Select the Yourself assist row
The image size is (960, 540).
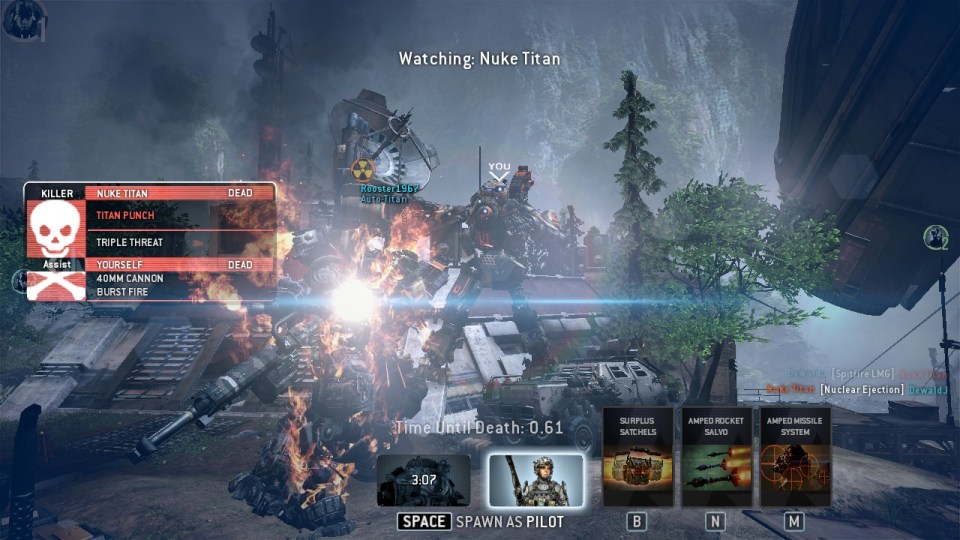(180, 264)
